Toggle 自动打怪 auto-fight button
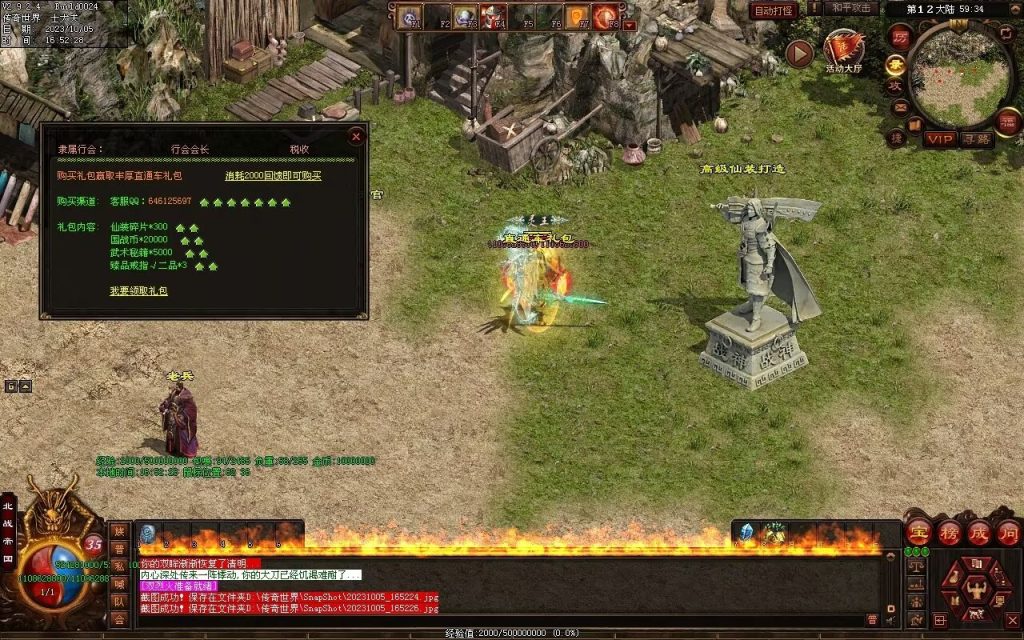Screen dimensions: 1024x640 click(773, 10)
